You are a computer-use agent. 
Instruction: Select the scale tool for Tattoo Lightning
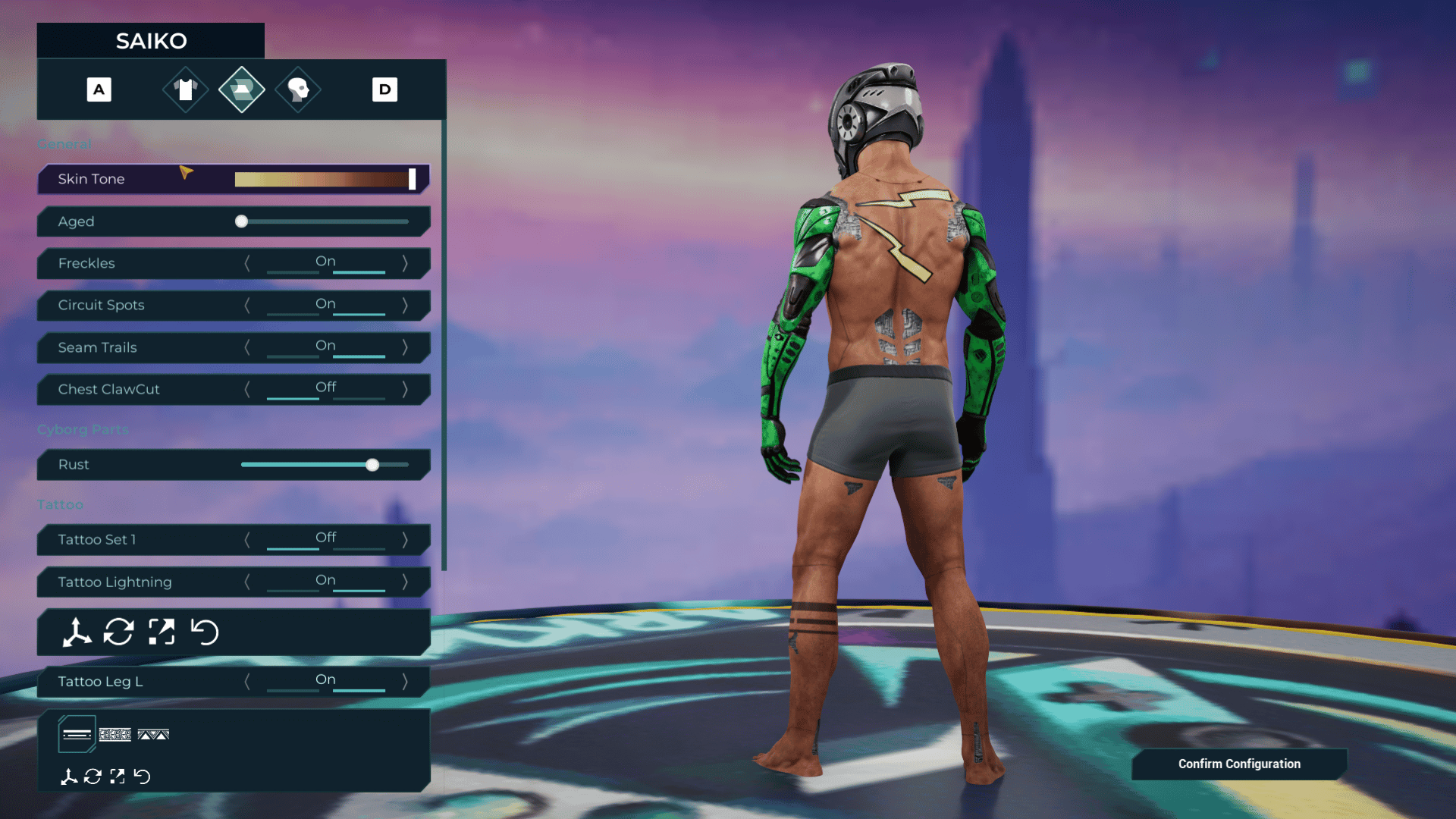point(160,632)
